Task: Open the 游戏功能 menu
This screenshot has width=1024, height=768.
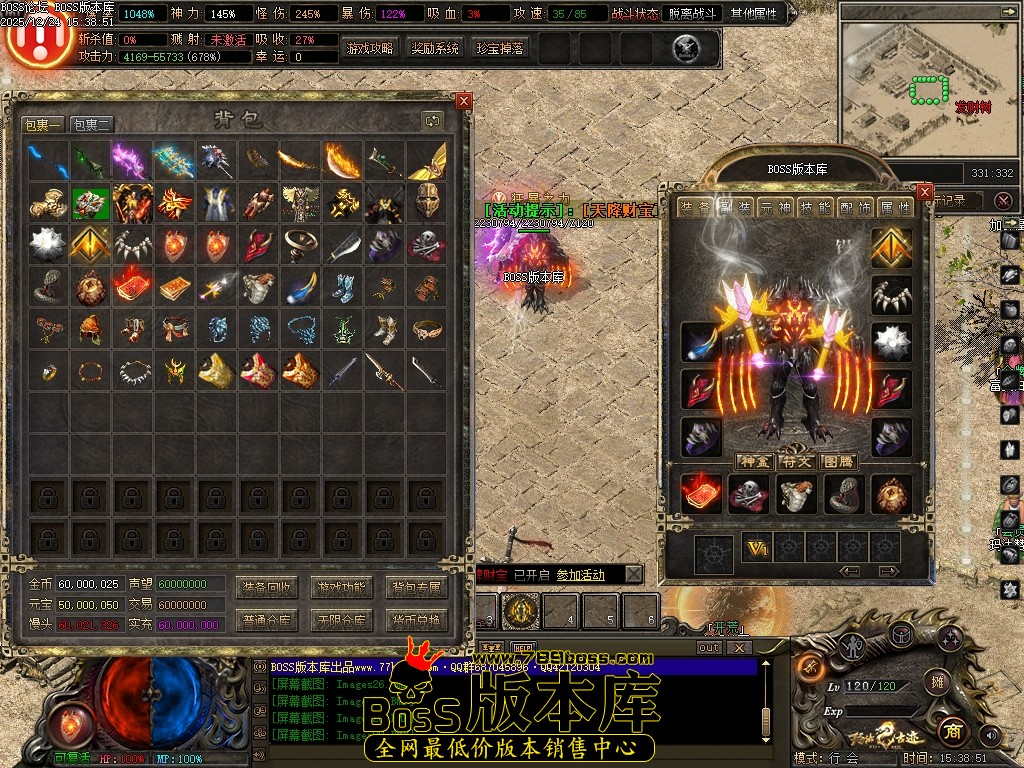Action: pyautogui.click(x=342, y=587)
